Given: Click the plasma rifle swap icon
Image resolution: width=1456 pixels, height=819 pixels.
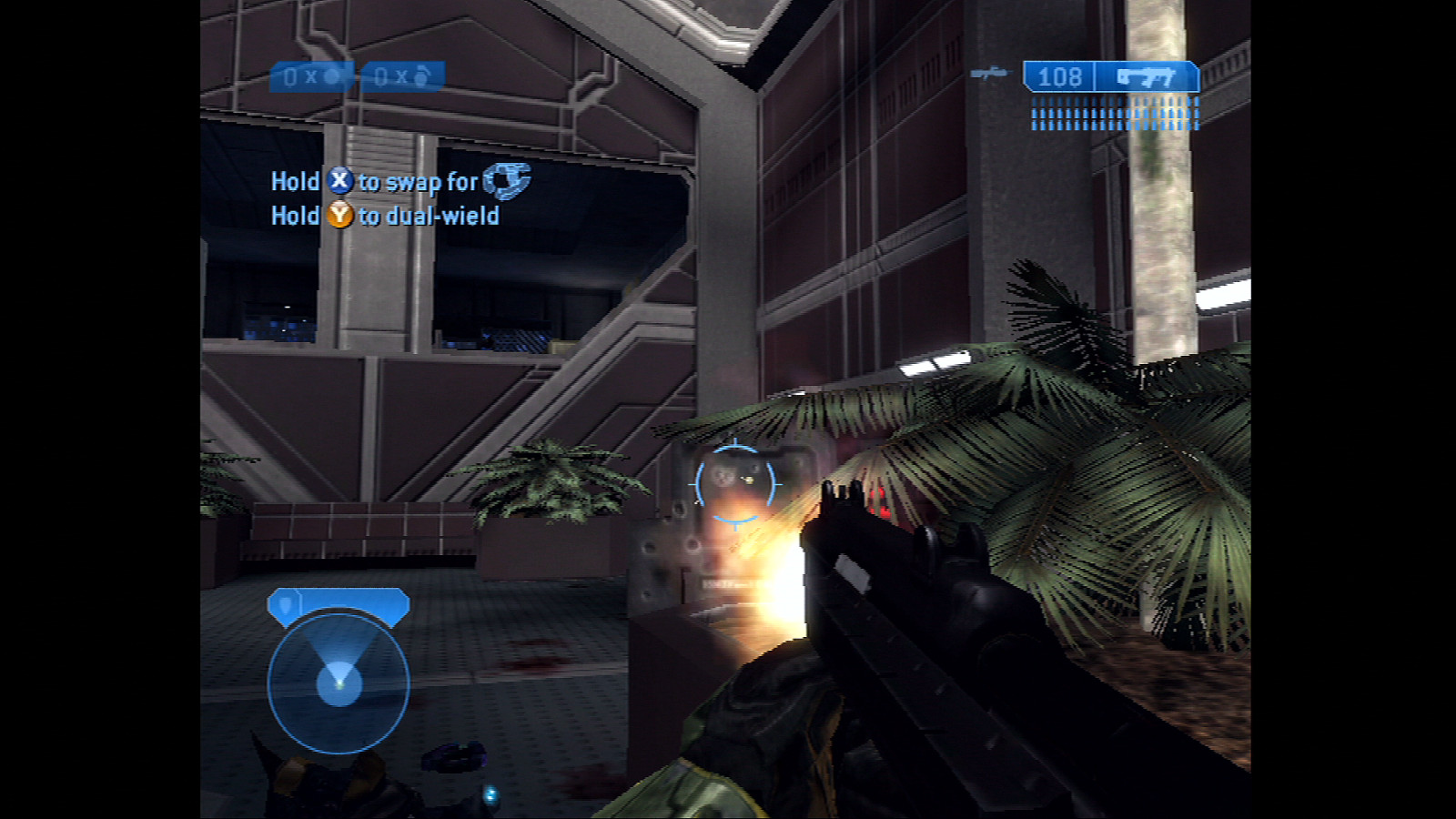Looking at the screenshot, I should pyautogui.click(x=506, y=179).
